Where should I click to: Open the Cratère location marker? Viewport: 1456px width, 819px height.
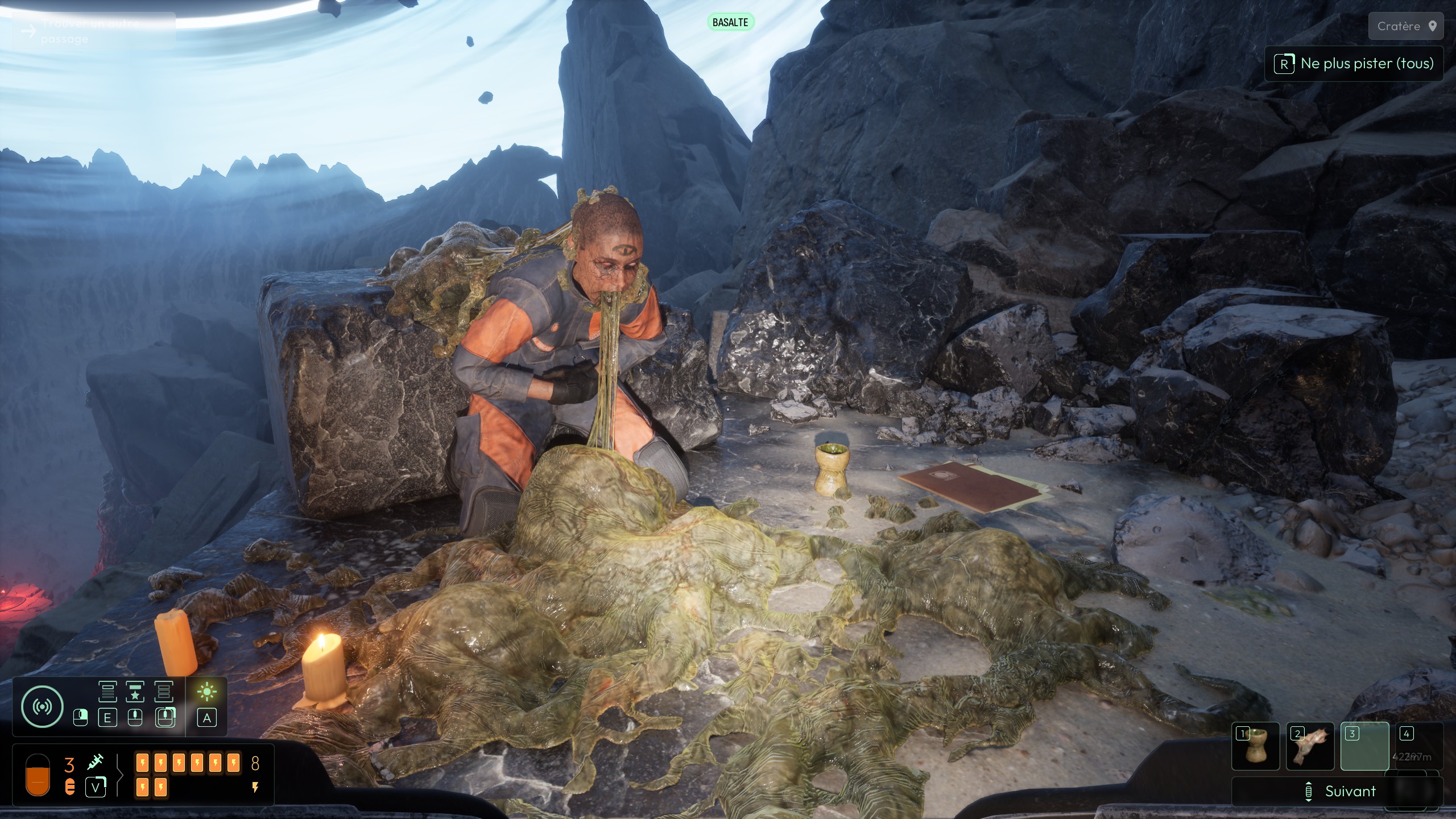click(x=1406, y=26)
